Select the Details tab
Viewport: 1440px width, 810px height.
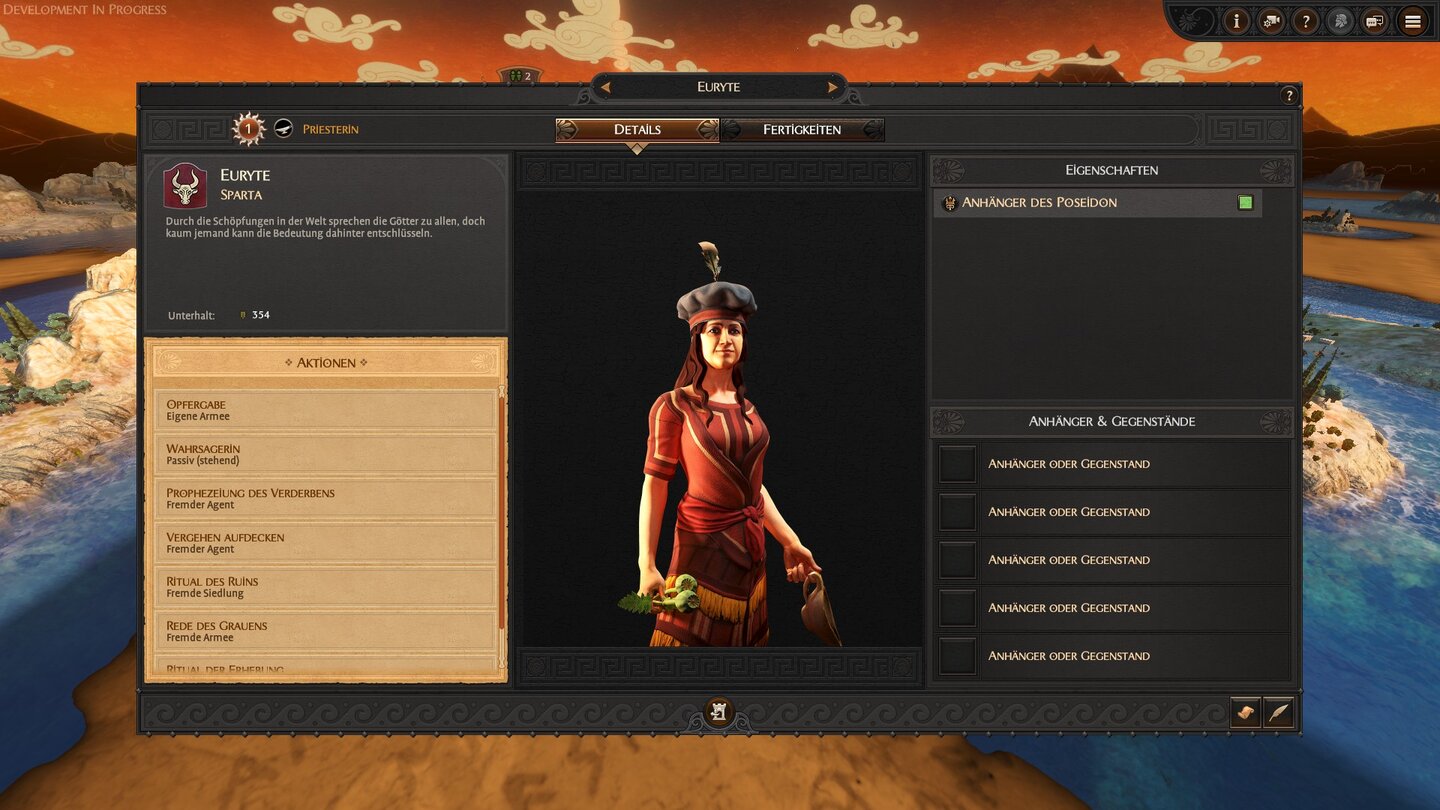(x=637, y=130)
